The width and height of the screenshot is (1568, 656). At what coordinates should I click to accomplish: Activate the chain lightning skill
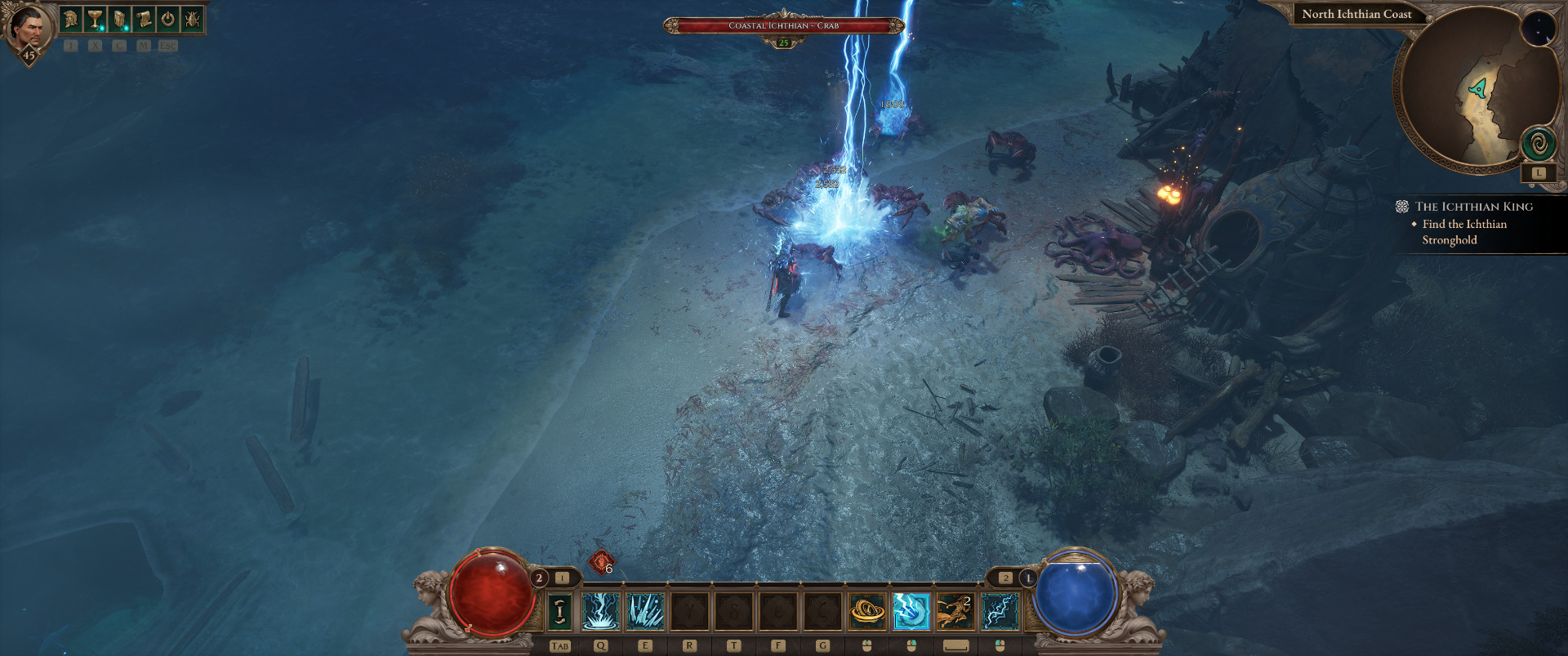(1000, 611)
